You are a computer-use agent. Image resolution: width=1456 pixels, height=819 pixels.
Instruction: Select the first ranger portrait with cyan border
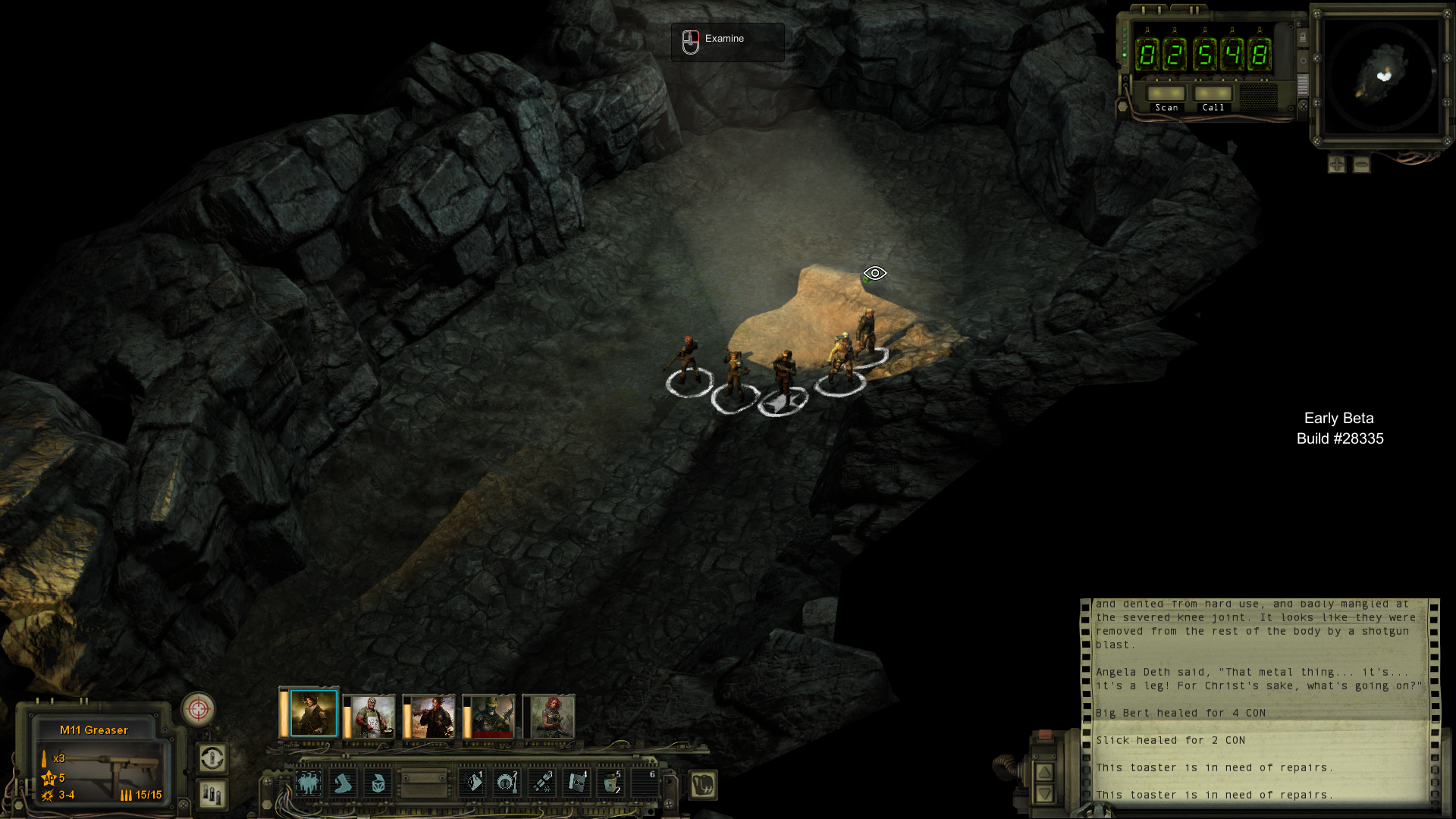coord(313,714)
